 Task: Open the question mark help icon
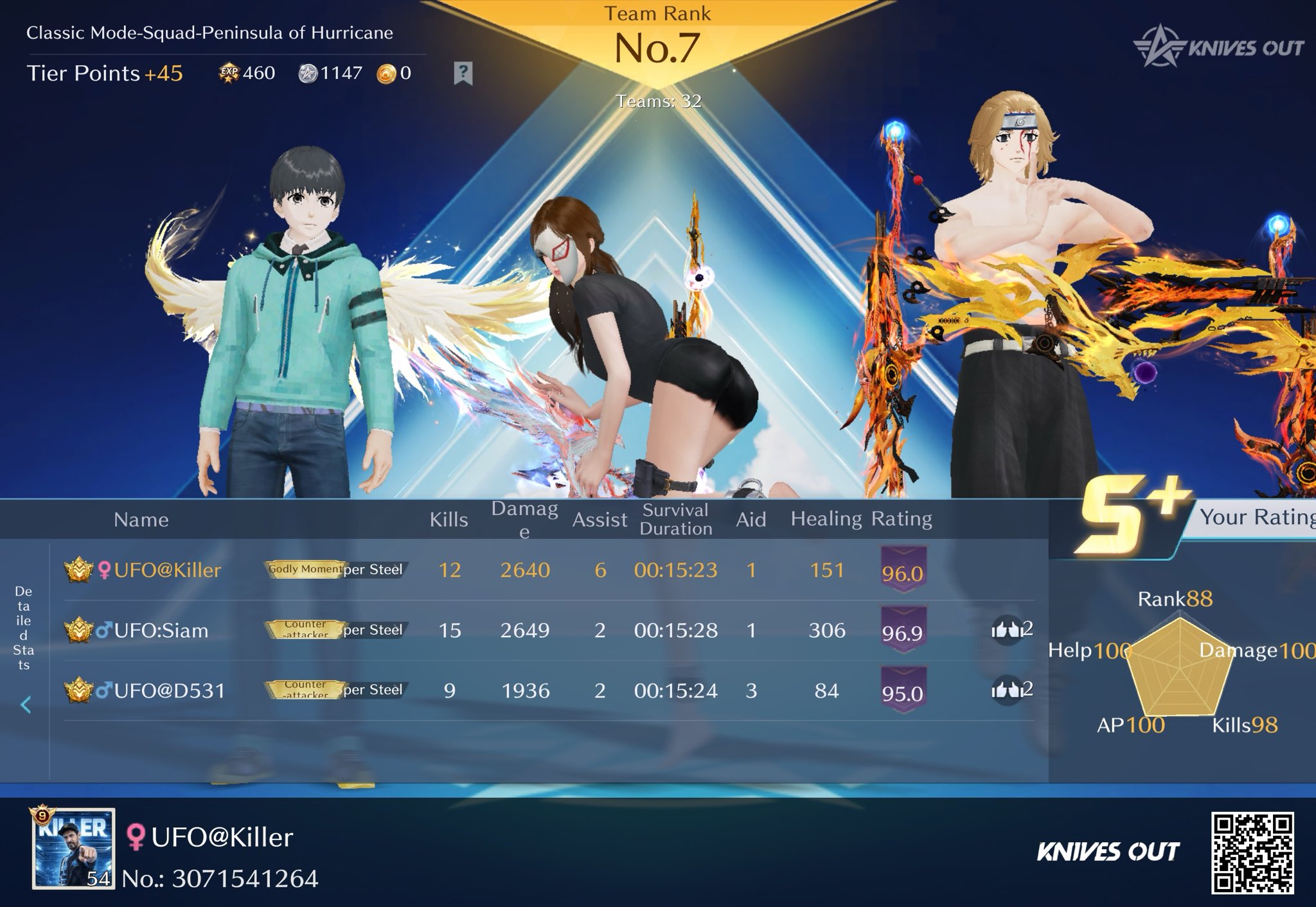463,73
